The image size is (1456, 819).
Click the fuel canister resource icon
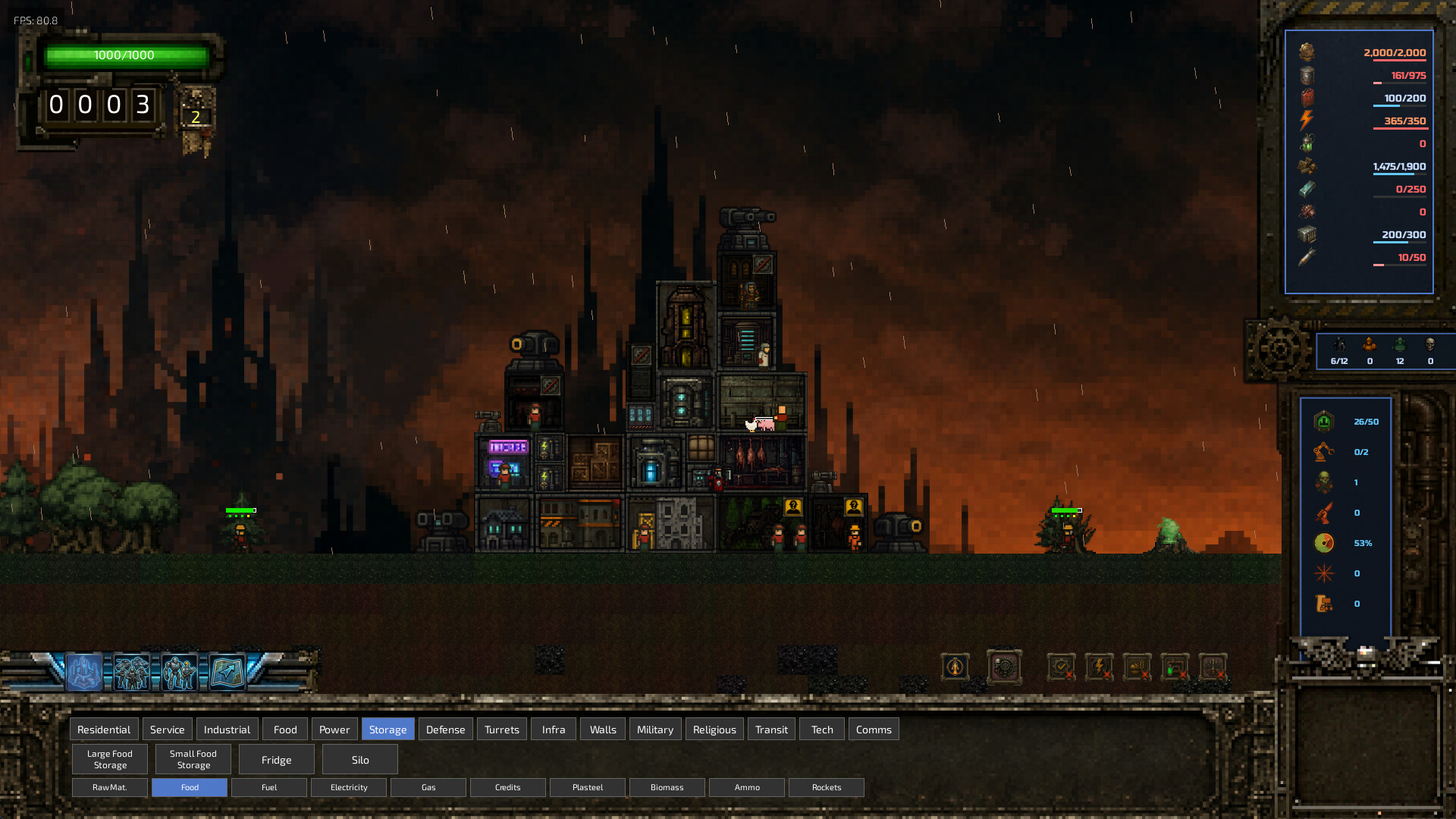(1307, 97)
